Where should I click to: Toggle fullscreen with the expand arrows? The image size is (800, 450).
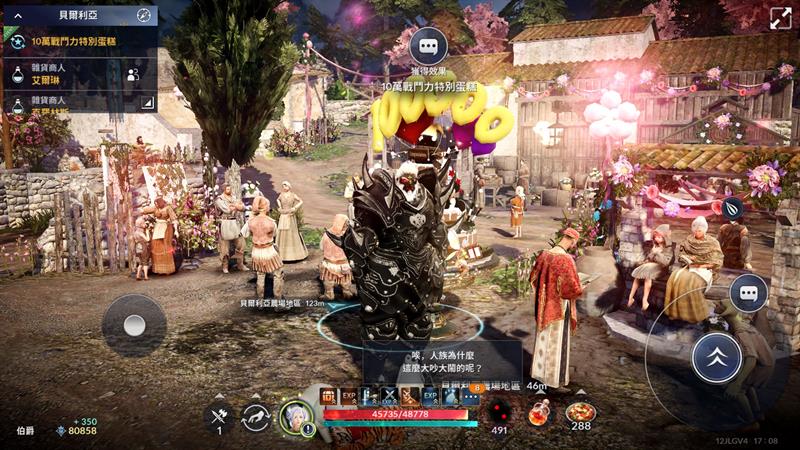pyautogui.click(x=780, y=17)
